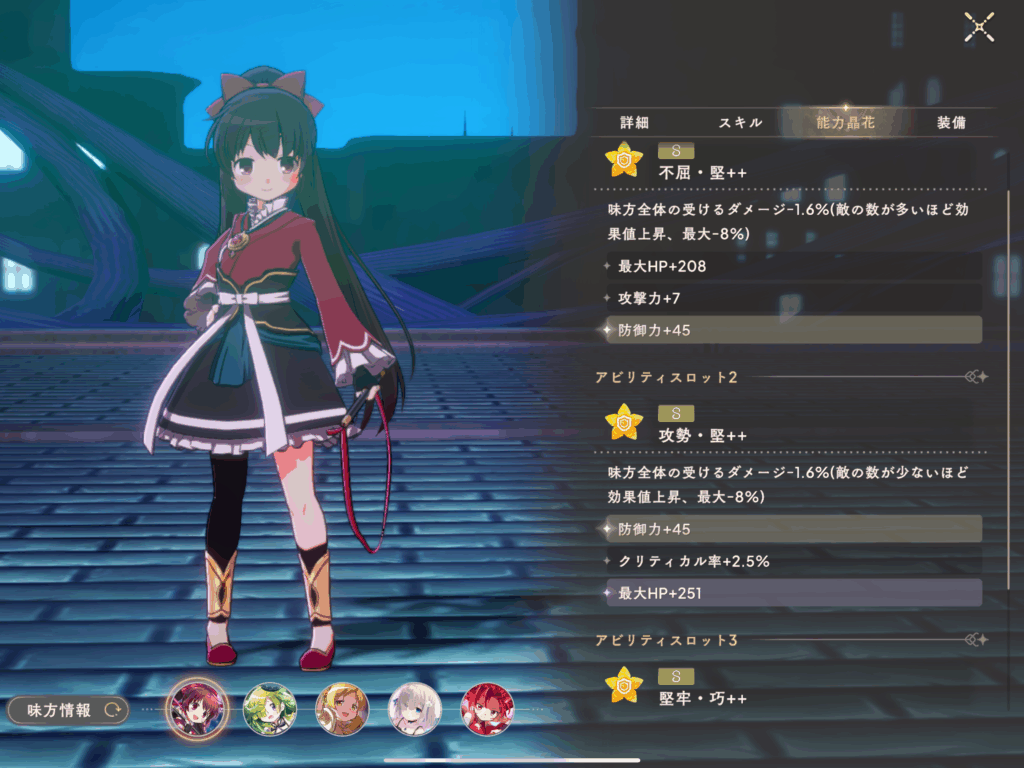Select the blonde-haired character portrait
The height and width of the screenshot is (768, 1024).
click(x=342, y=709)
